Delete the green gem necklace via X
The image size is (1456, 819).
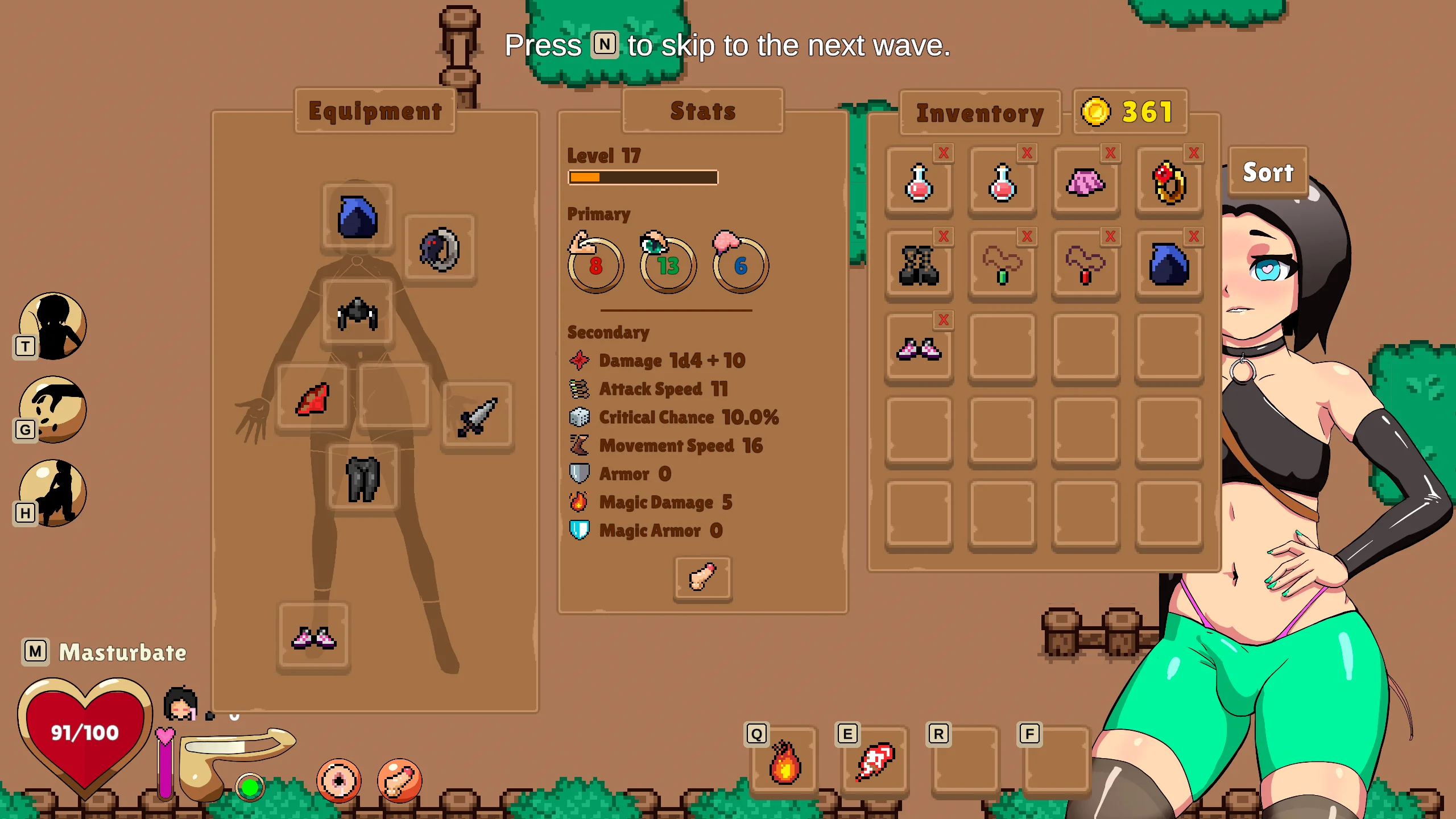[x=1027, y=236]
